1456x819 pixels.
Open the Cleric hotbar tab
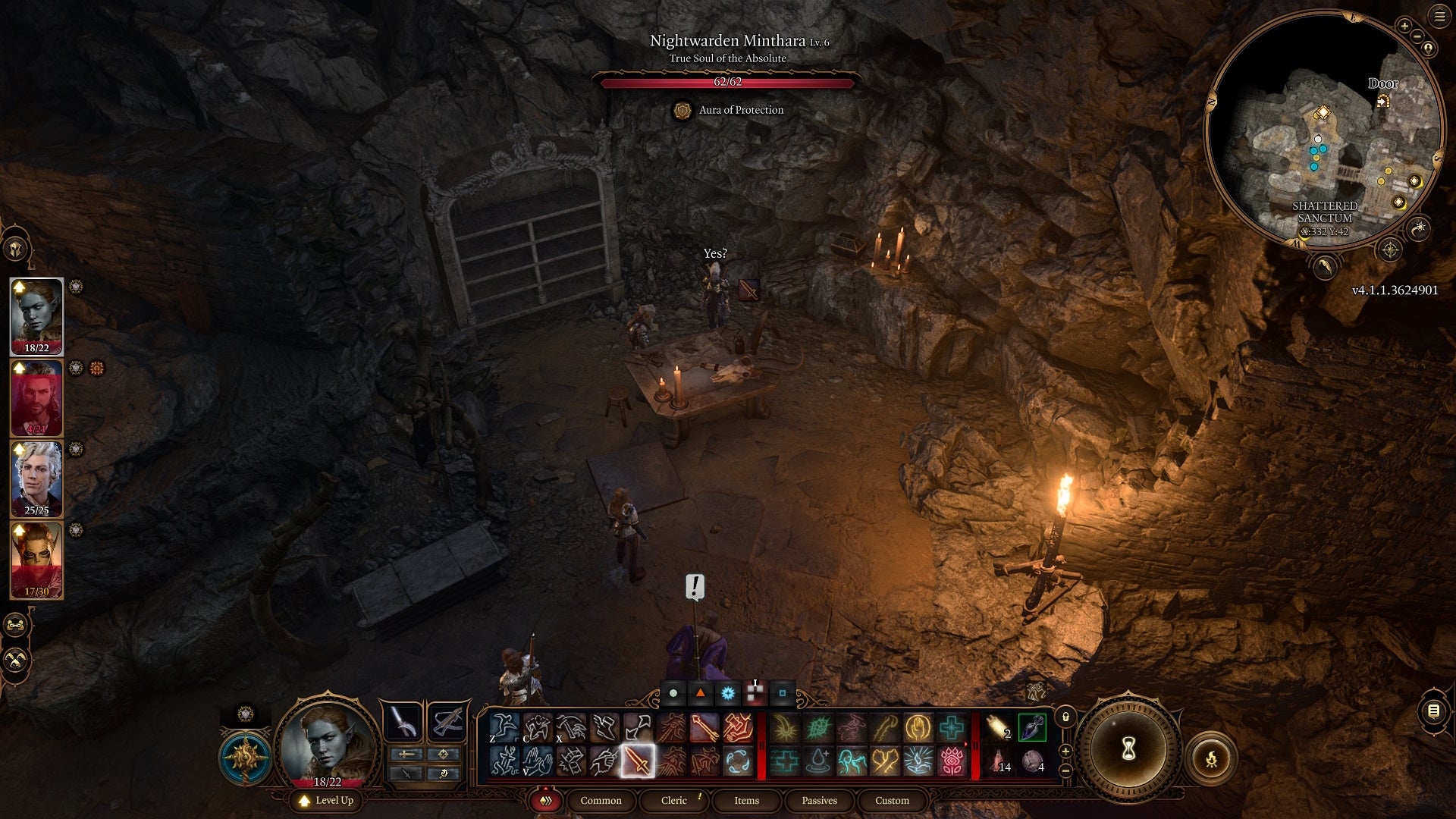(x=673, y=801)
